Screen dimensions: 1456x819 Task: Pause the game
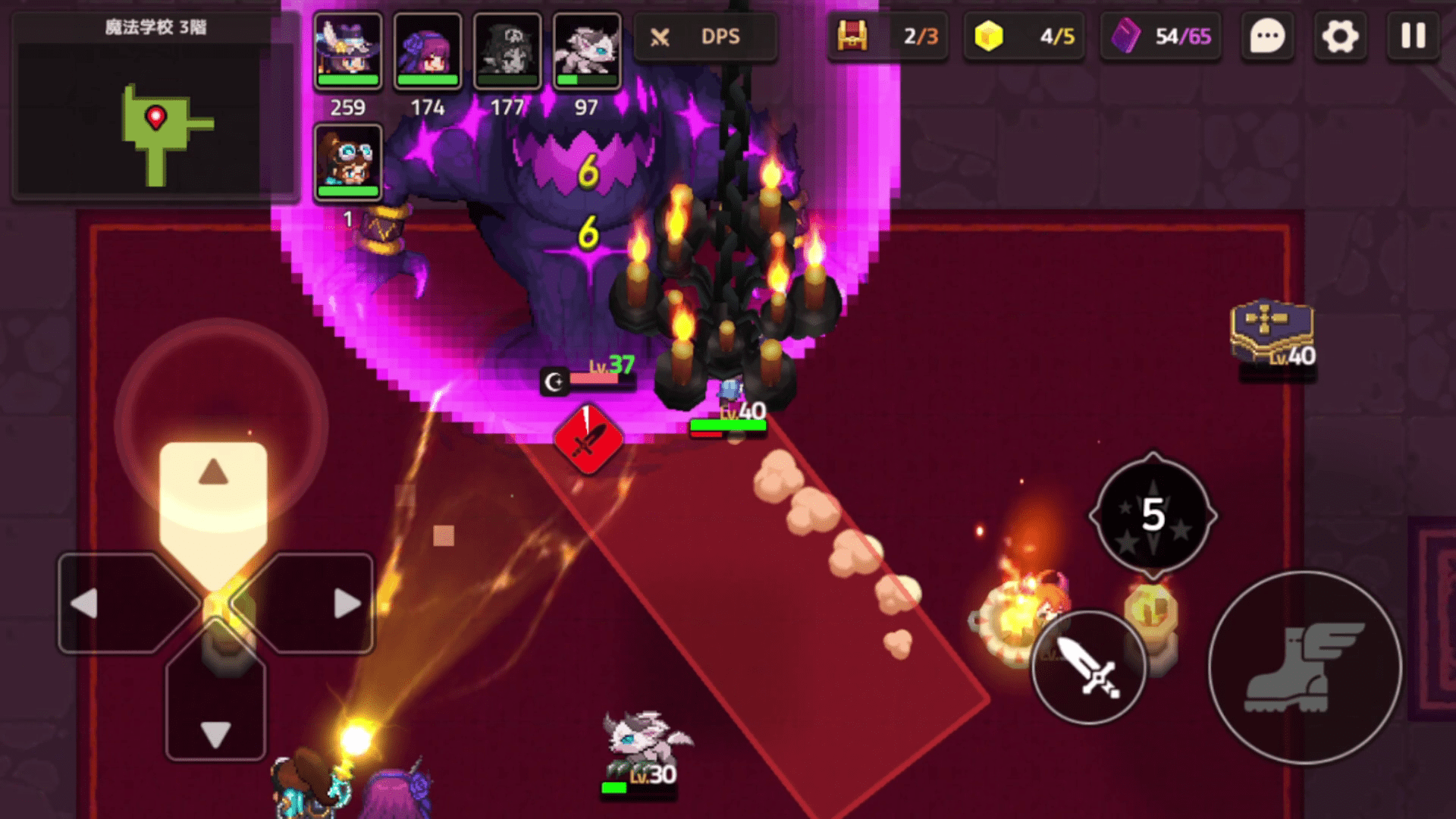(1413, 36)
